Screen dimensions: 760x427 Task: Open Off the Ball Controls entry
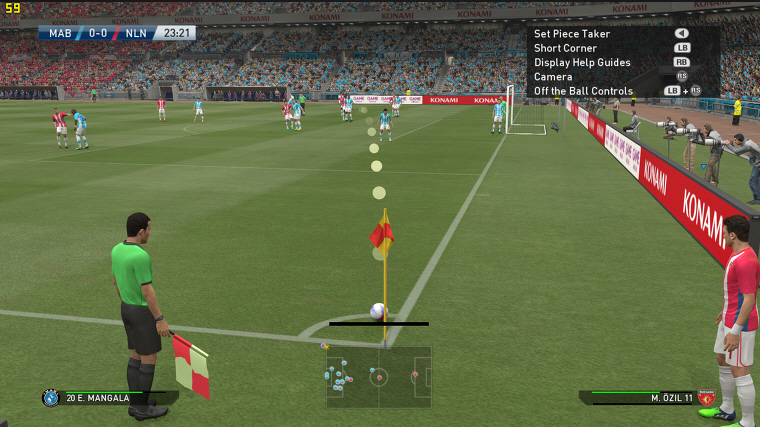[583, 91]
